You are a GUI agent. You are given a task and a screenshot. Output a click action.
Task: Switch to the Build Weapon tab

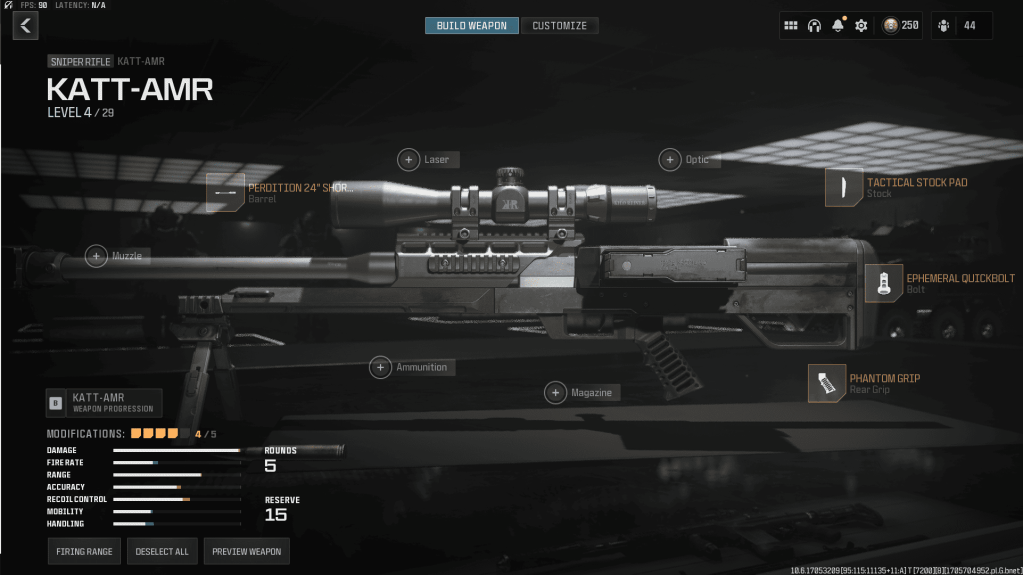pos(472,25)
